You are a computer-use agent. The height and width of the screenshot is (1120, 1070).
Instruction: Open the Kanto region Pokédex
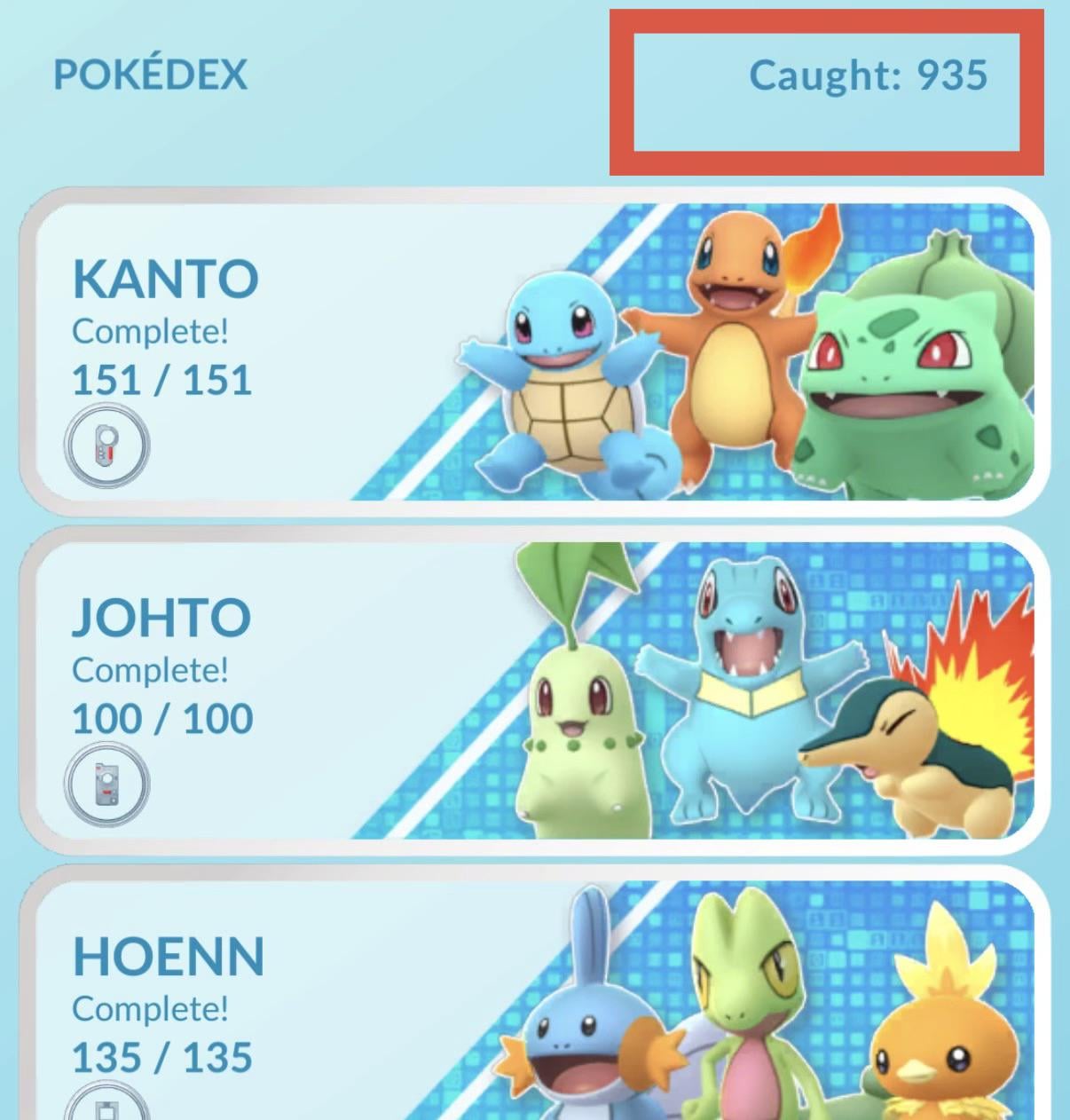(532, 351)
